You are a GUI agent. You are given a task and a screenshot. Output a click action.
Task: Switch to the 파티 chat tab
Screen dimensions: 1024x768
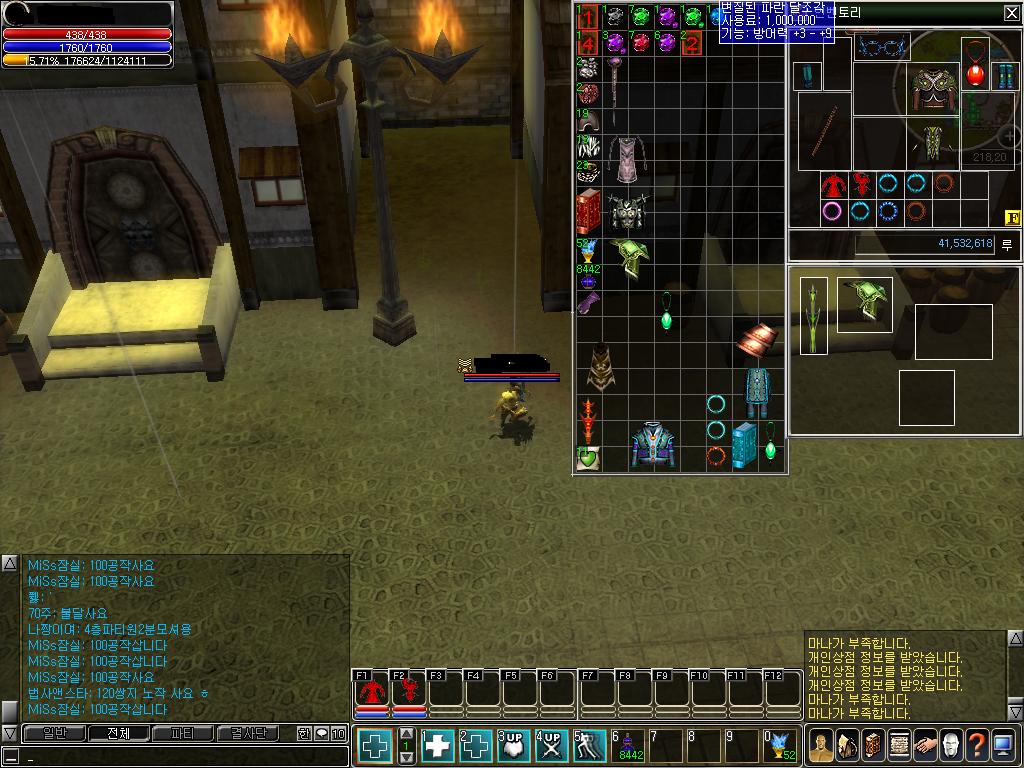(183, 733)
